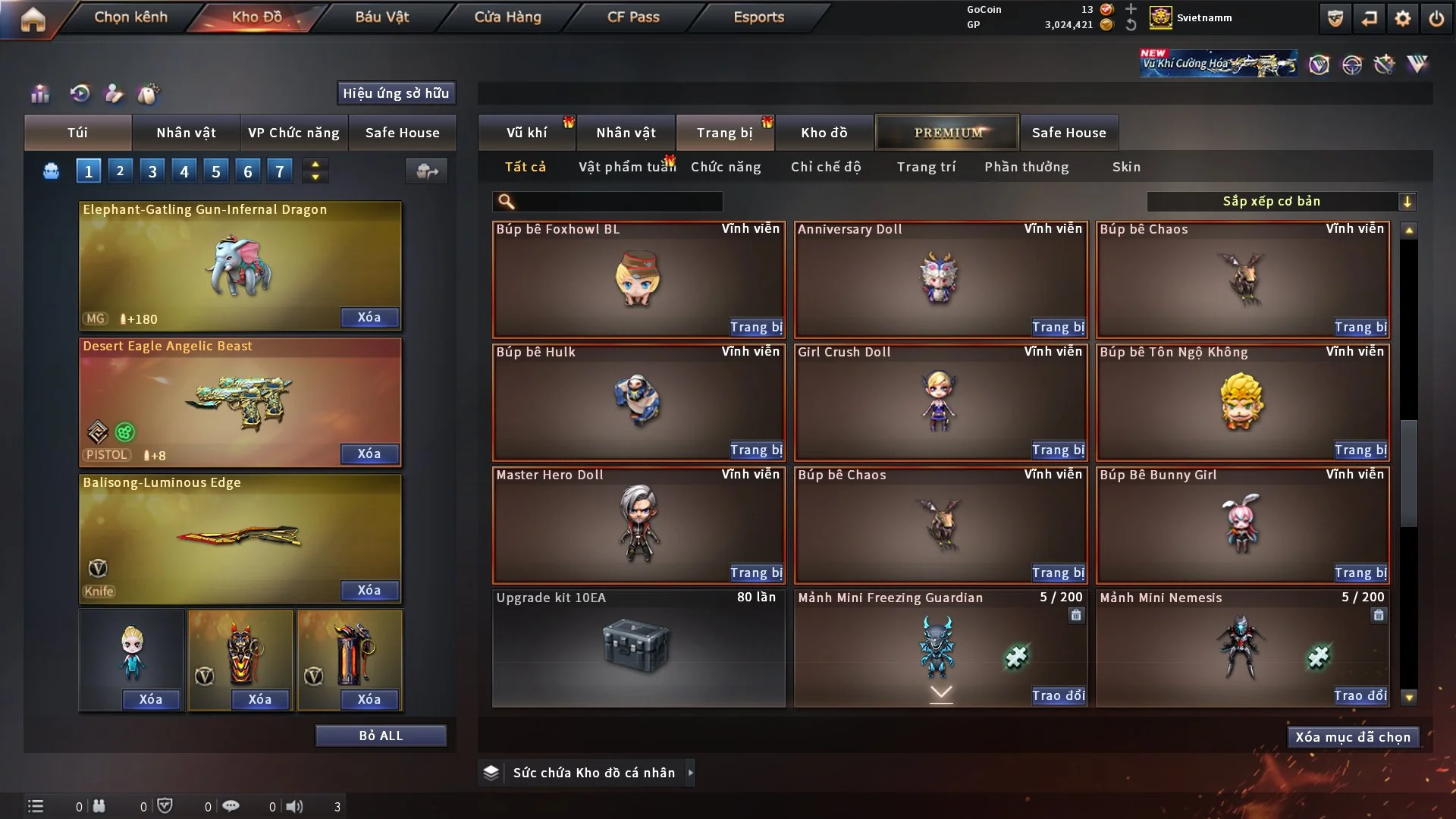Equip the Búp bê Tôn Ngộ Không

pos(1360,450)
